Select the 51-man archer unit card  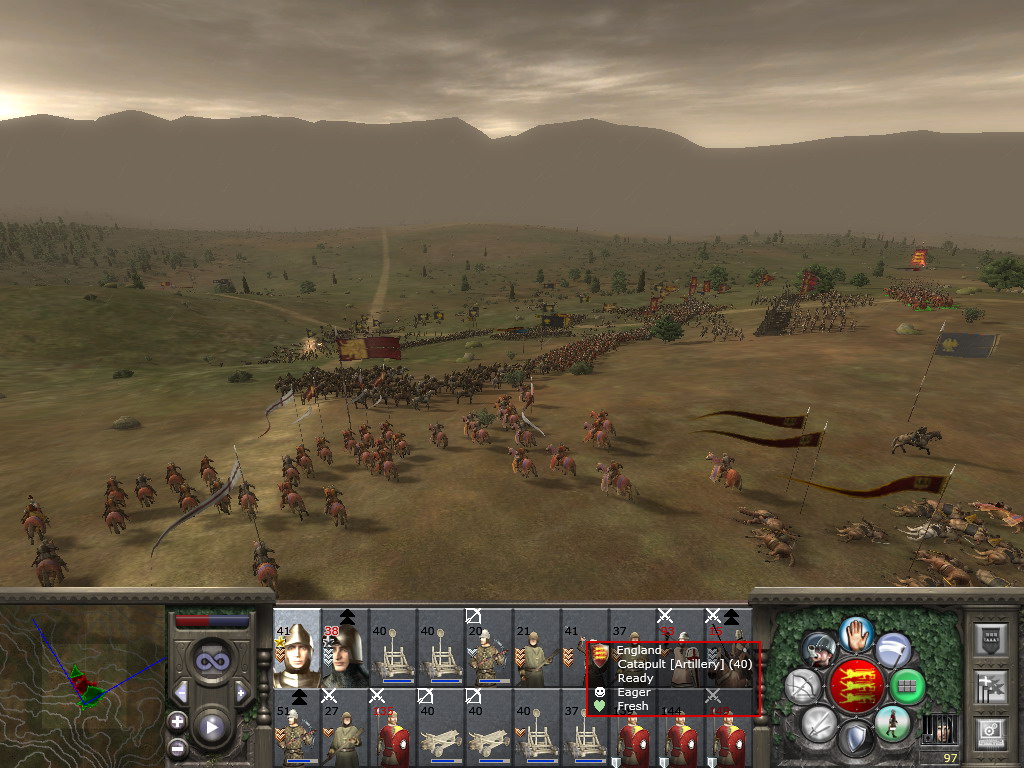(297, 727)
